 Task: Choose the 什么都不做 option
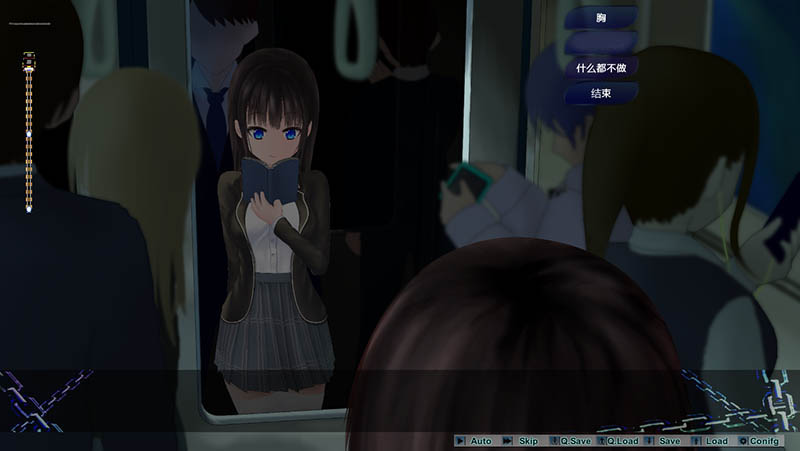coord(600,67)
